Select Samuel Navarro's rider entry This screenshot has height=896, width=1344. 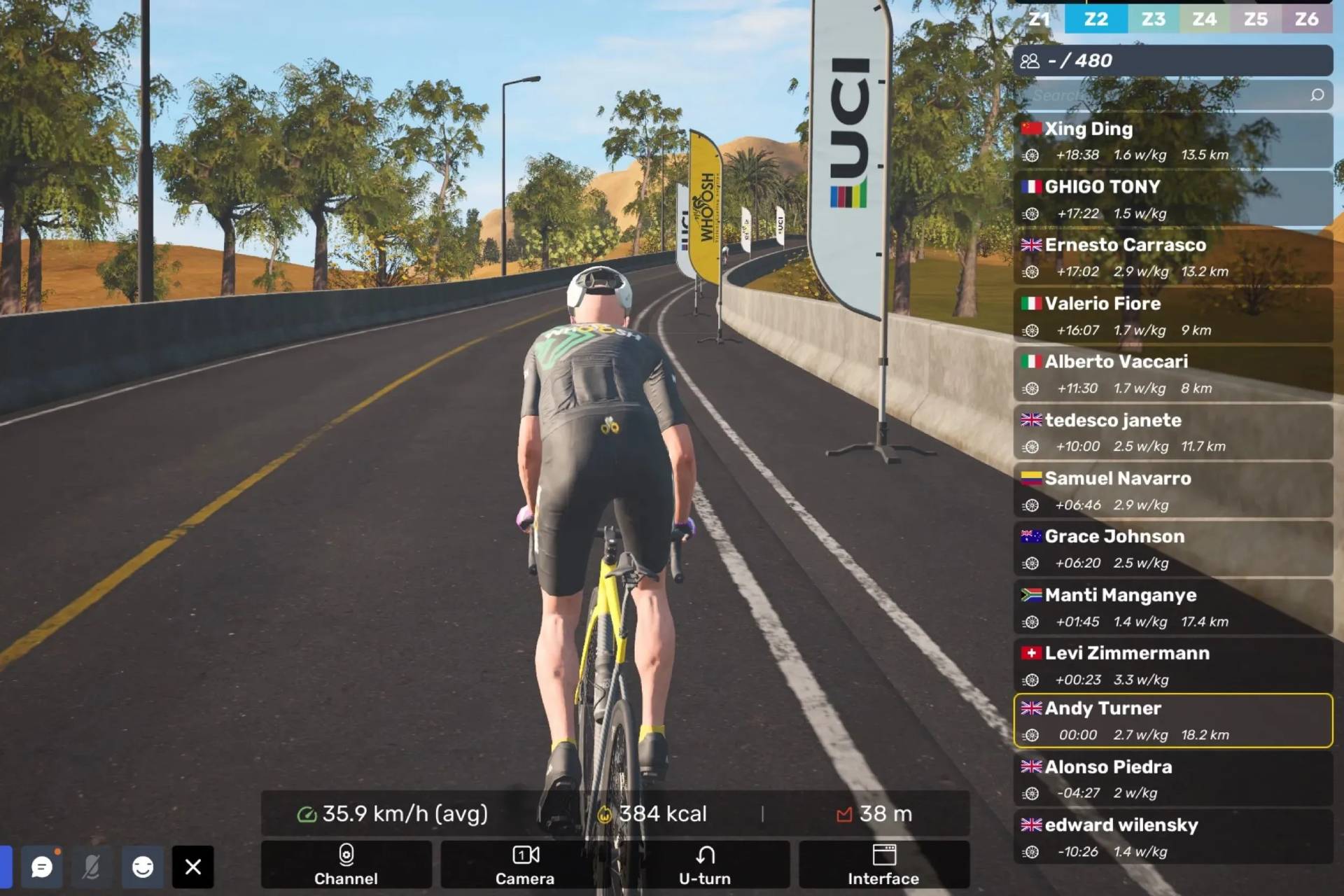pos(1173,490)
